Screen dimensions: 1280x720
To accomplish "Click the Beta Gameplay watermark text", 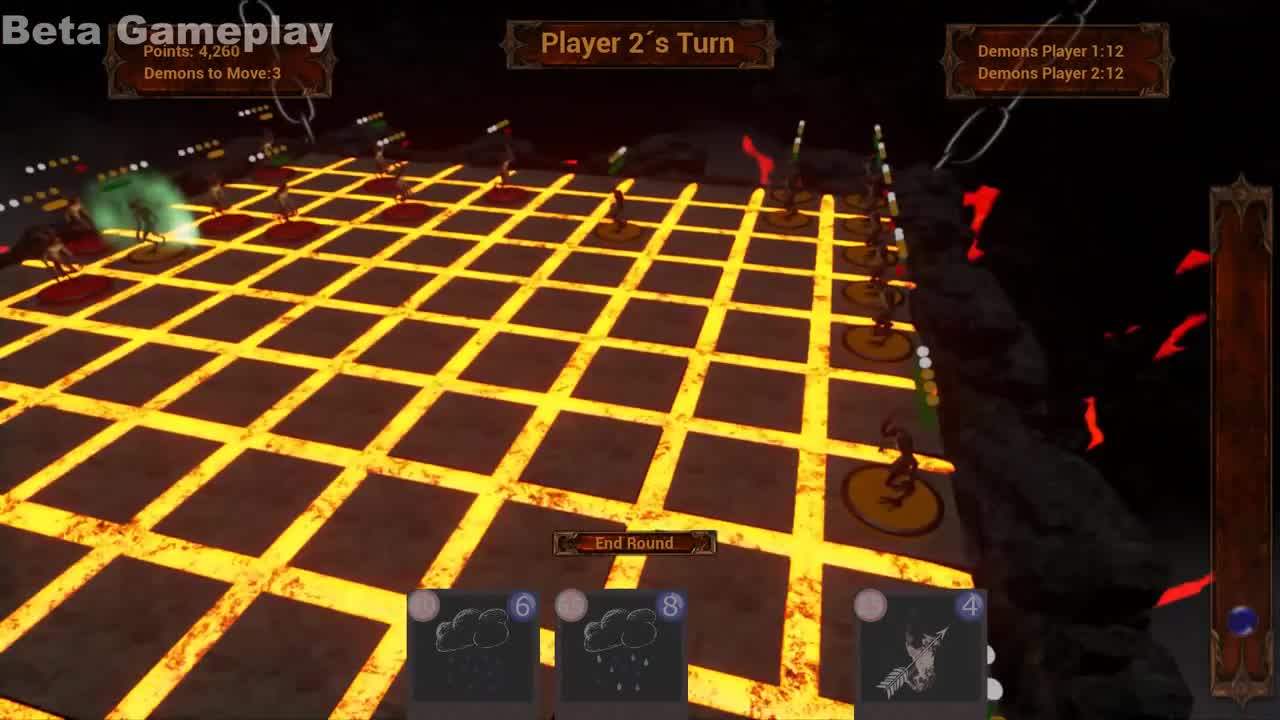I will tap(165, 30).
